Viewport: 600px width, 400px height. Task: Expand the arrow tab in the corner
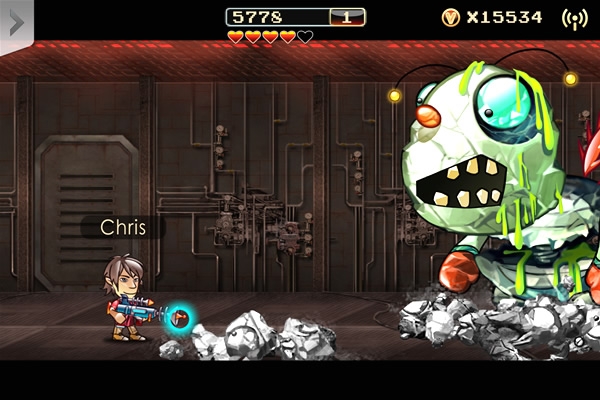[16, 21]
